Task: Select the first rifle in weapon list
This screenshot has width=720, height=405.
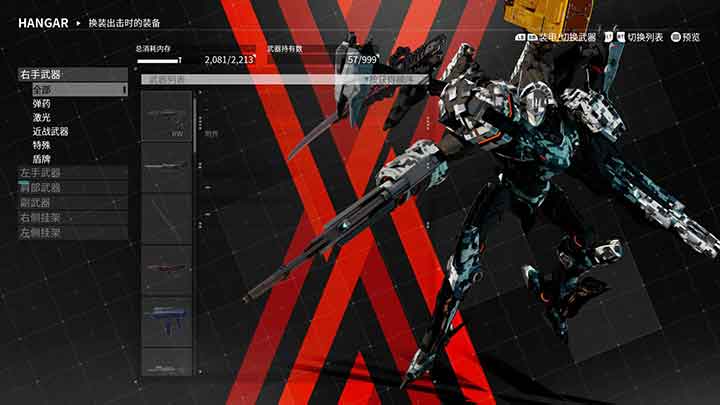Action: 166,115
